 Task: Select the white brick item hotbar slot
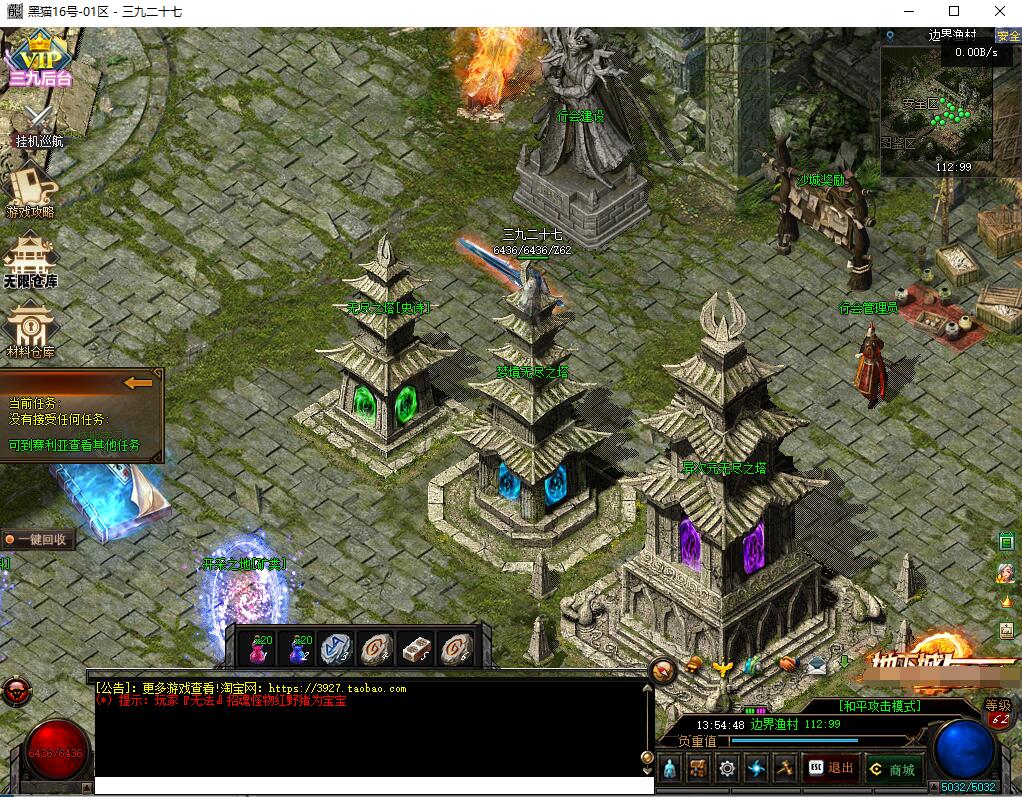coord(416,650)
